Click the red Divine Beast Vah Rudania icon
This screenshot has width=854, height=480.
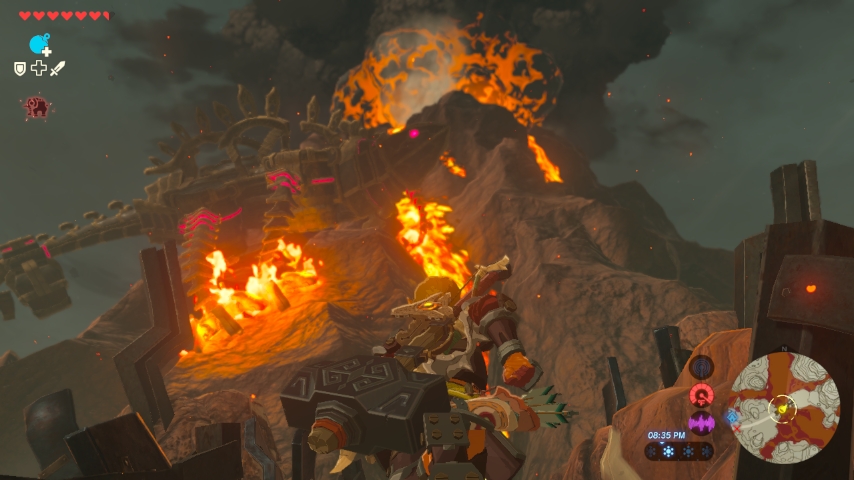click(38, 107)
